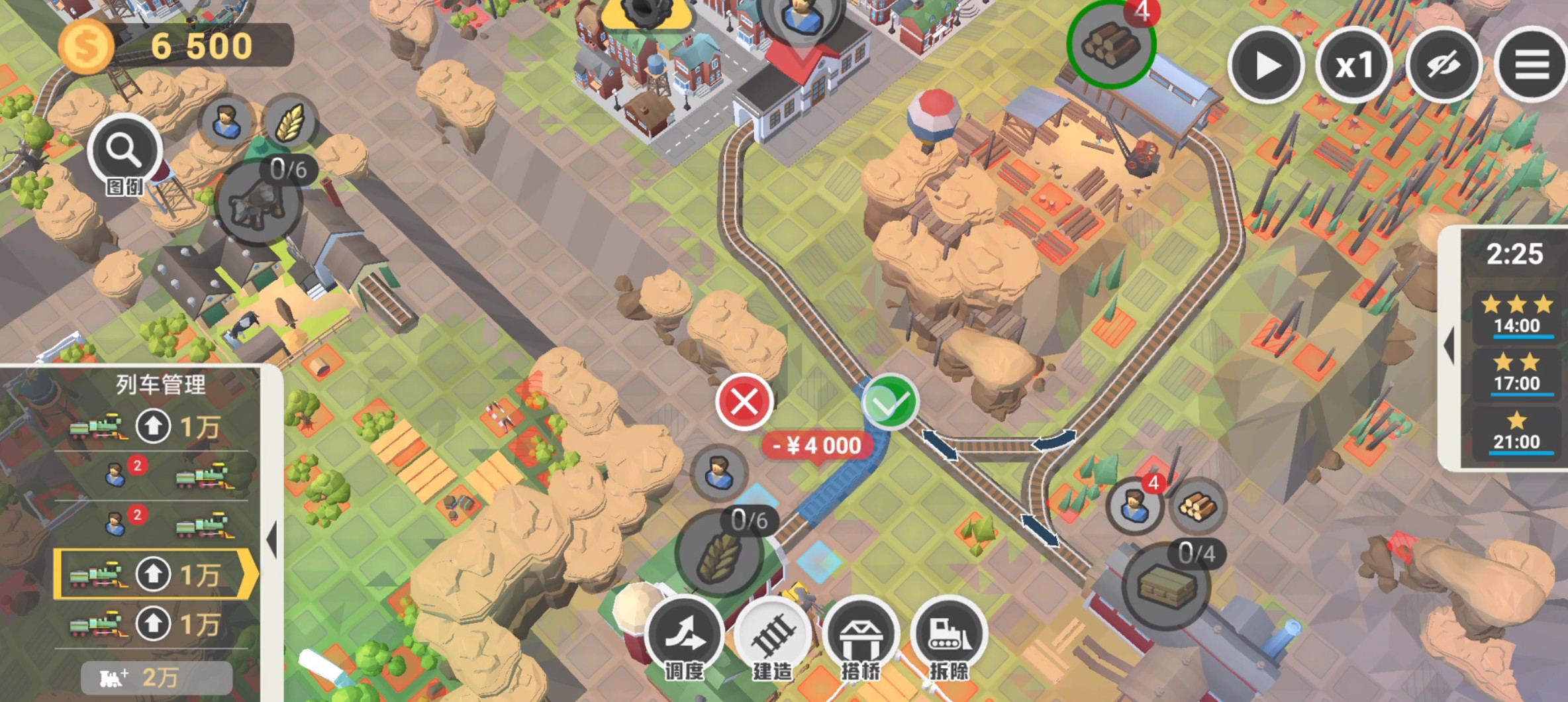Start the simulation with the play button
1568x702 pixels.
[1265, 66]
